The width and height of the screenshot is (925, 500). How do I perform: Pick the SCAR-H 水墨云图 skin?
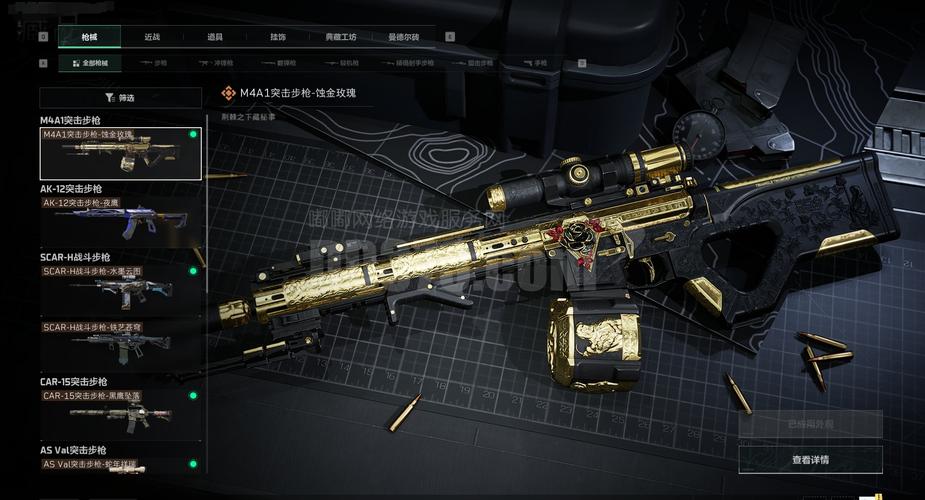click(120, 289)
